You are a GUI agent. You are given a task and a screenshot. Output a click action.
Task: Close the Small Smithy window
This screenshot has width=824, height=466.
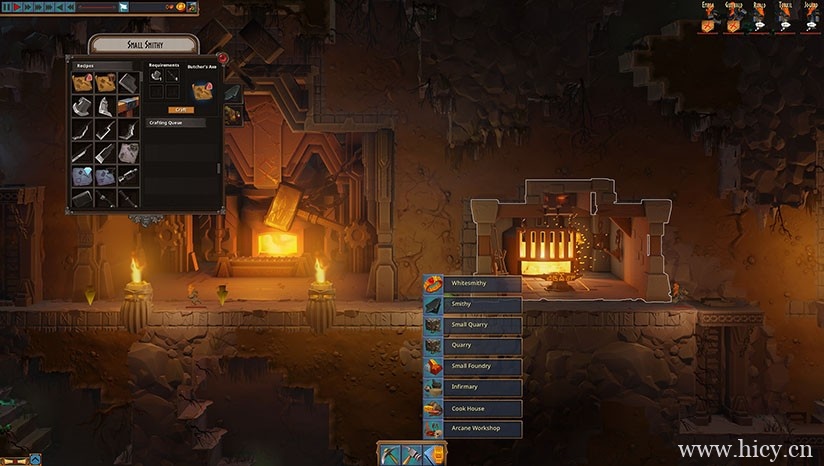(x=222, y=59)
